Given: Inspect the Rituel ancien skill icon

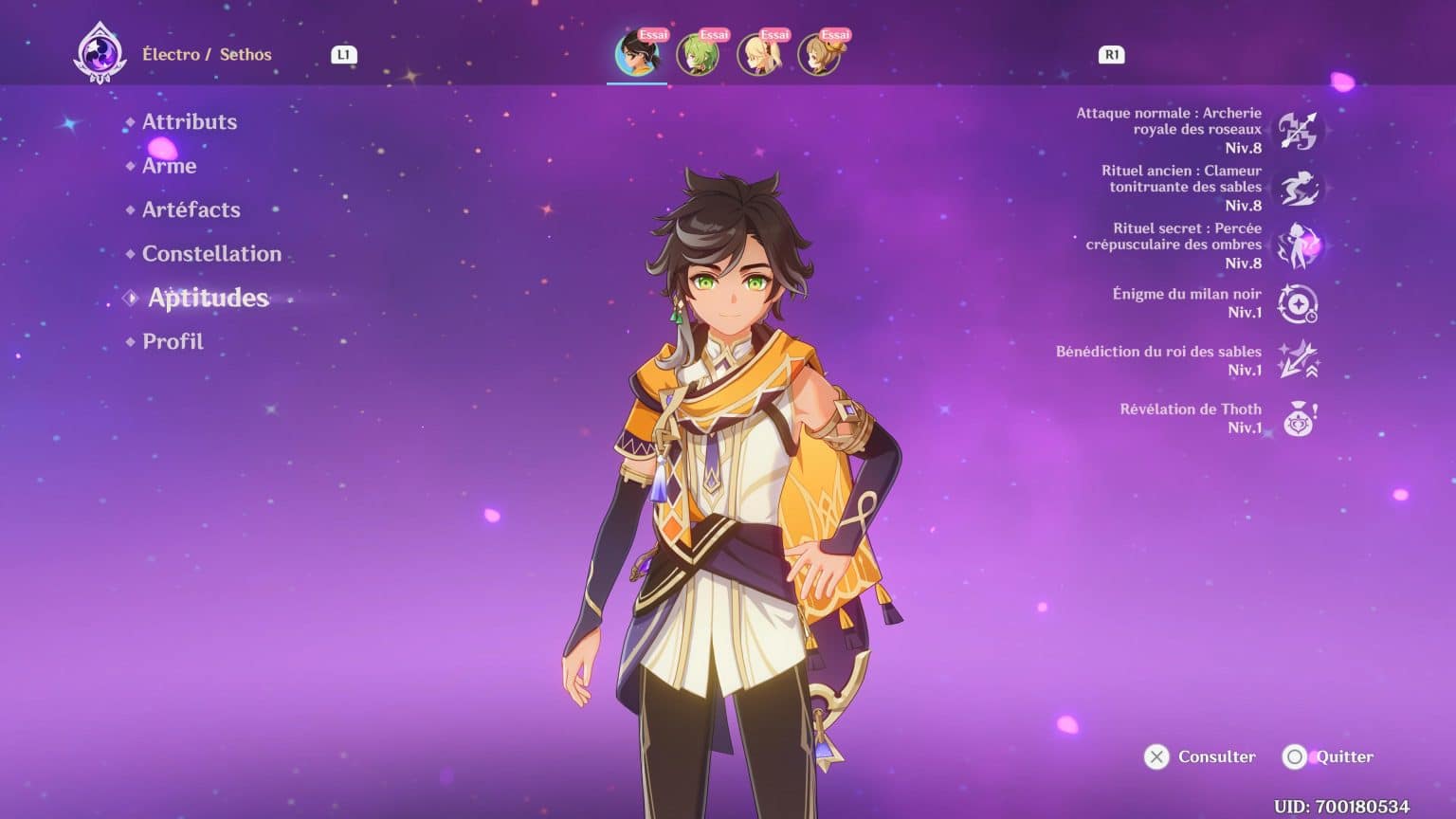Looking at the screenshot, I should coord(1299,188).
